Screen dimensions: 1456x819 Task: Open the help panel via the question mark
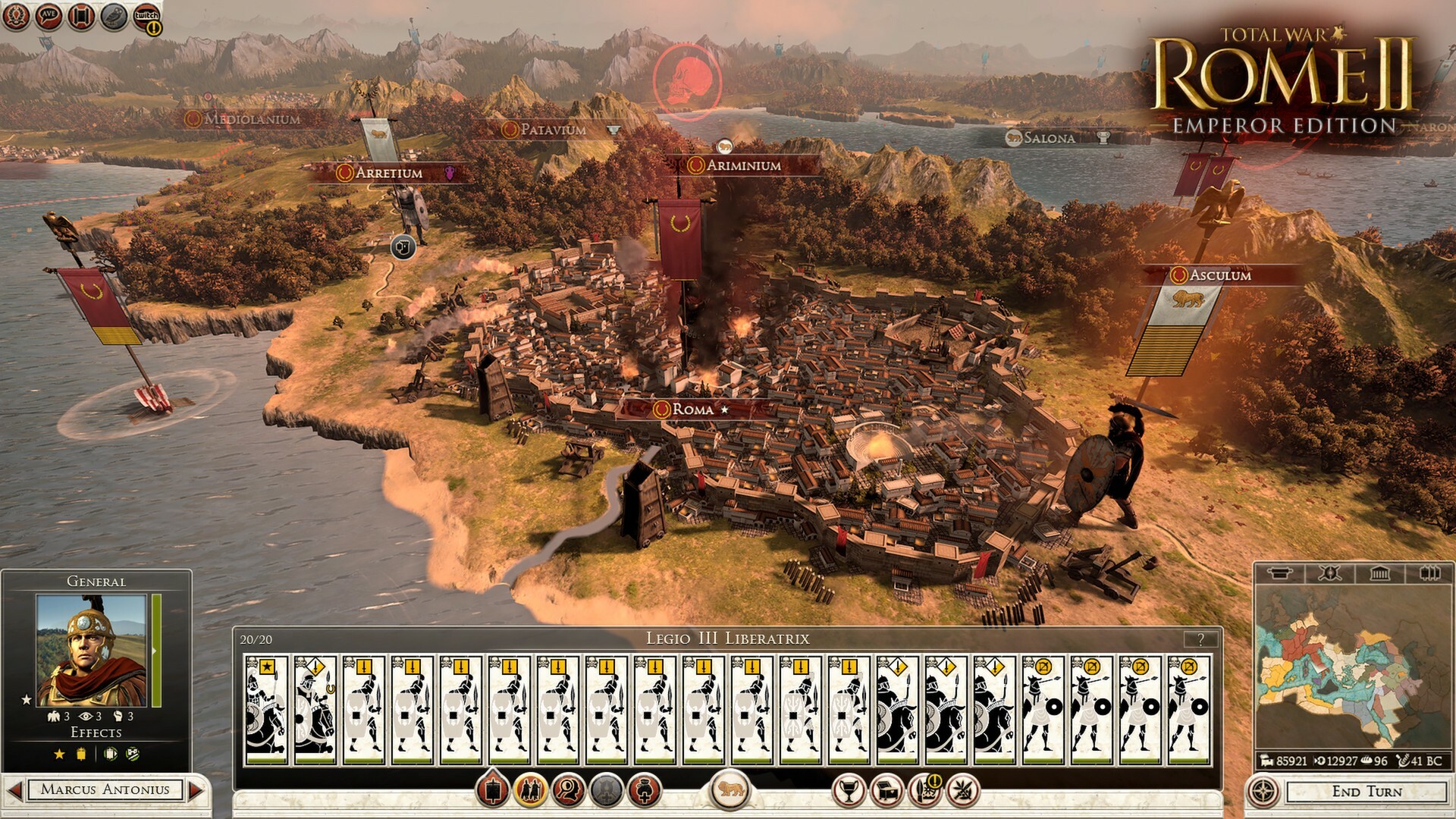(1202, 639)
